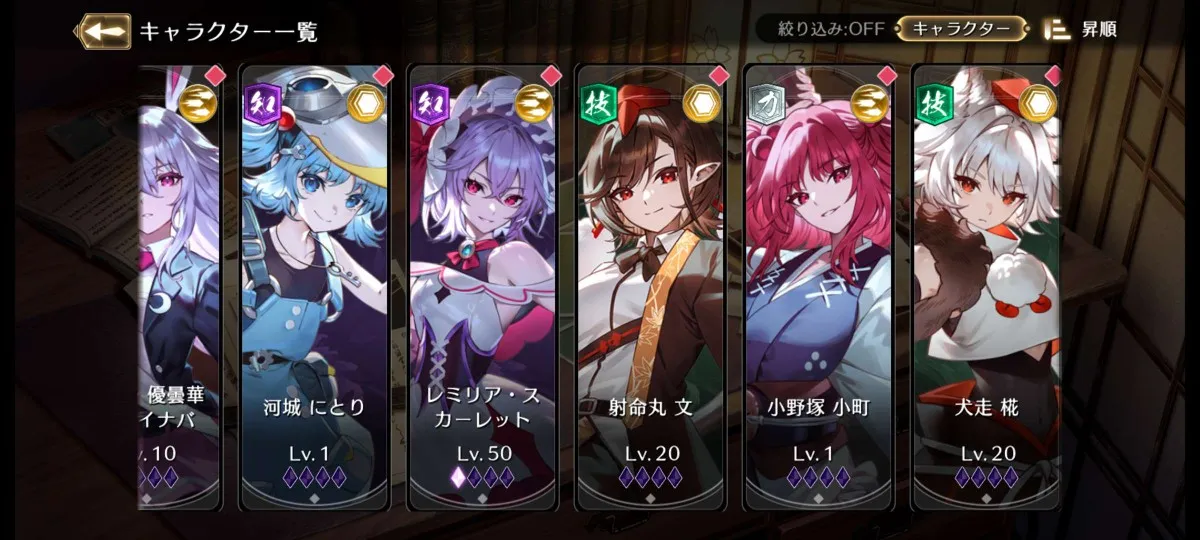Change the キャラクター sort criterion
This screenshot has height=540, width=1200.
click(960, 29)
